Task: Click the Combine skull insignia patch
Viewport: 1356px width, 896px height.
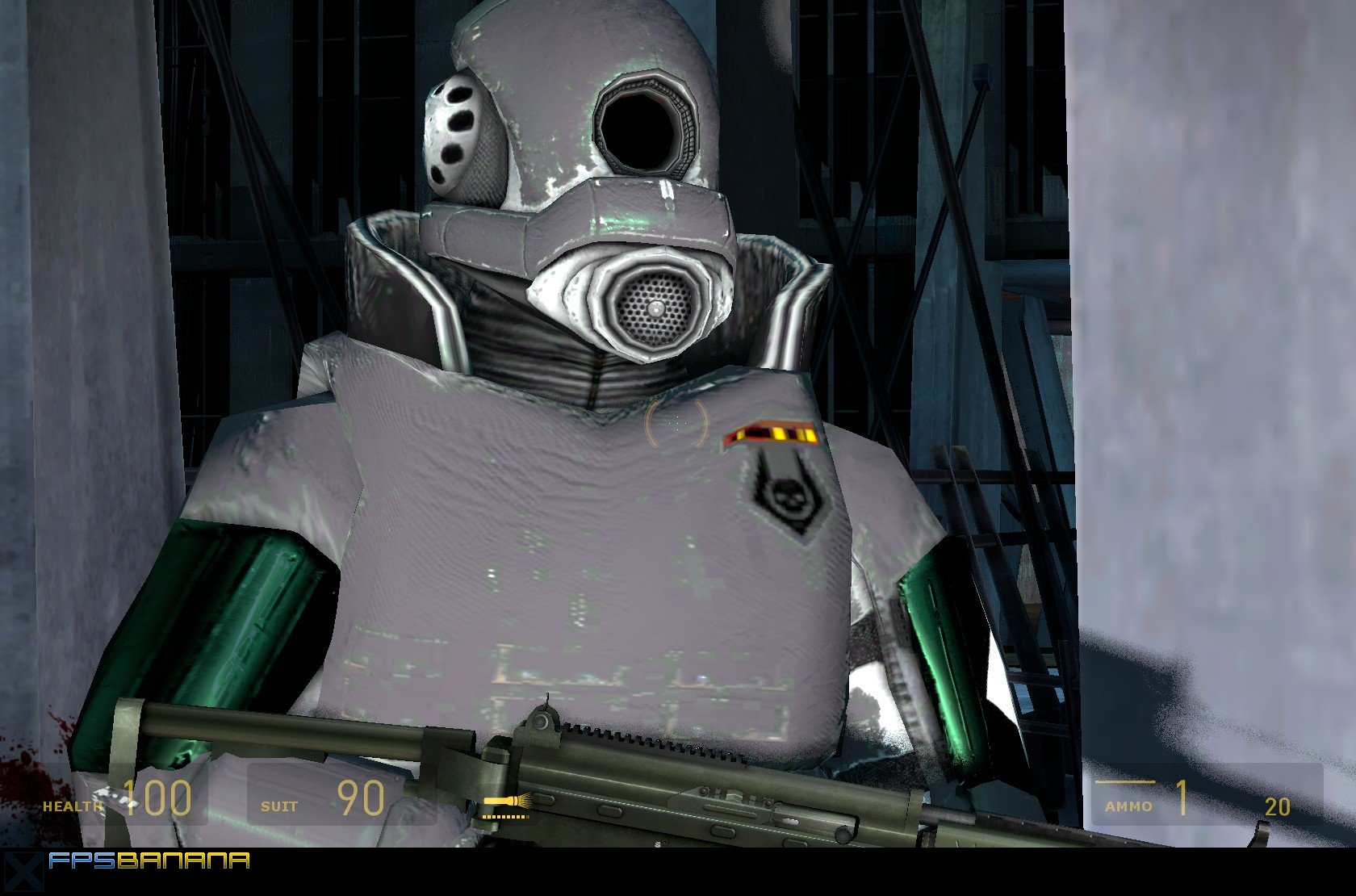Action: tap(789, 496)
